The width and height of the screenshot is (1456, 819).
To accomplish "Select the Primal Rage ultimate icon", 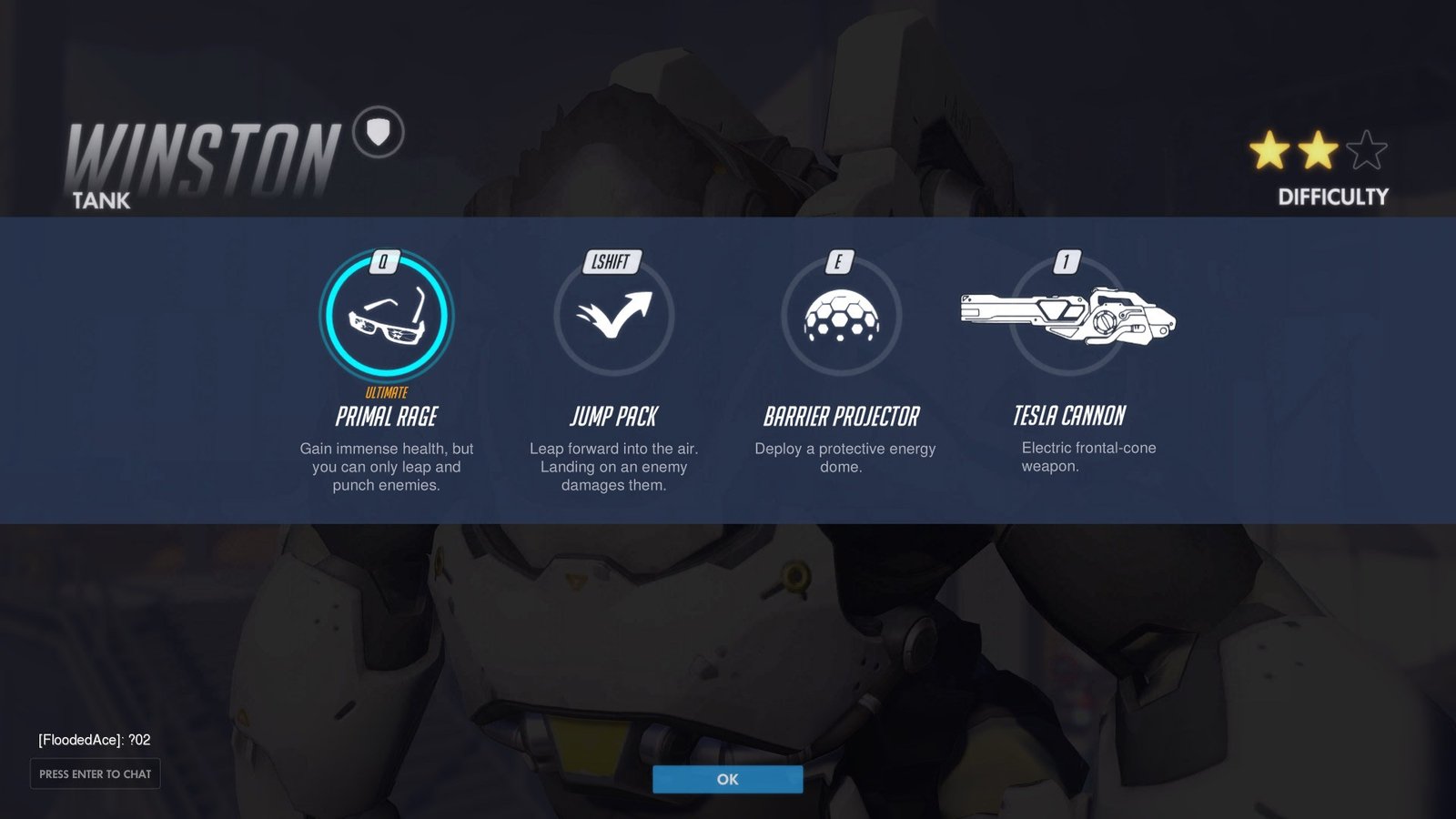I will pos(386,316).
